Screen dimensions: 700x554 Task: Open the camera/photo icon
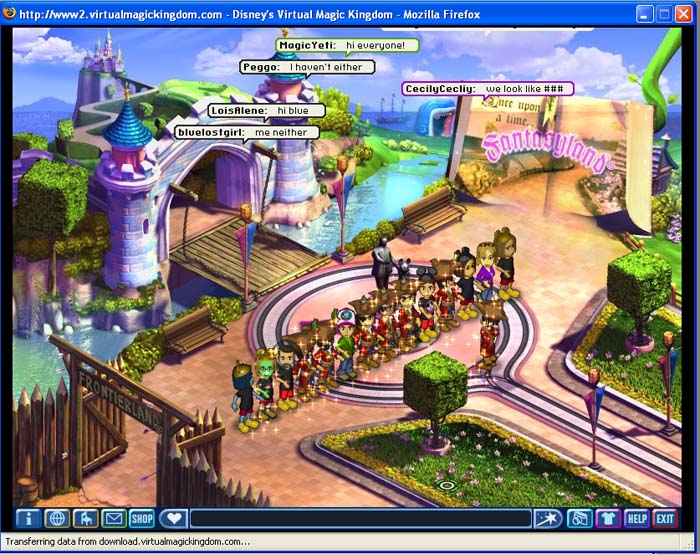578,518
